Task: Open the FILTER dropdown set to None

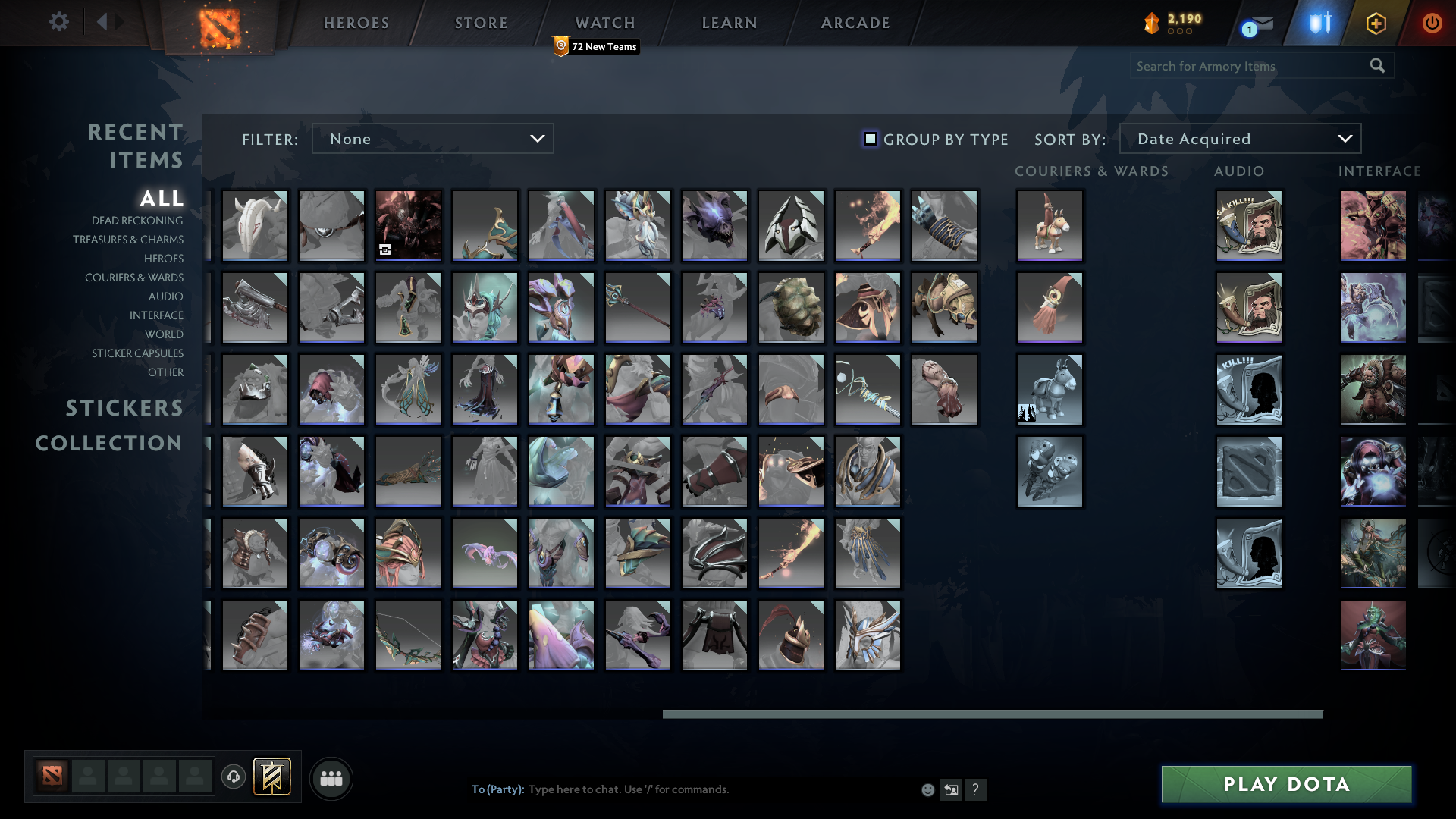Action: 432,138
